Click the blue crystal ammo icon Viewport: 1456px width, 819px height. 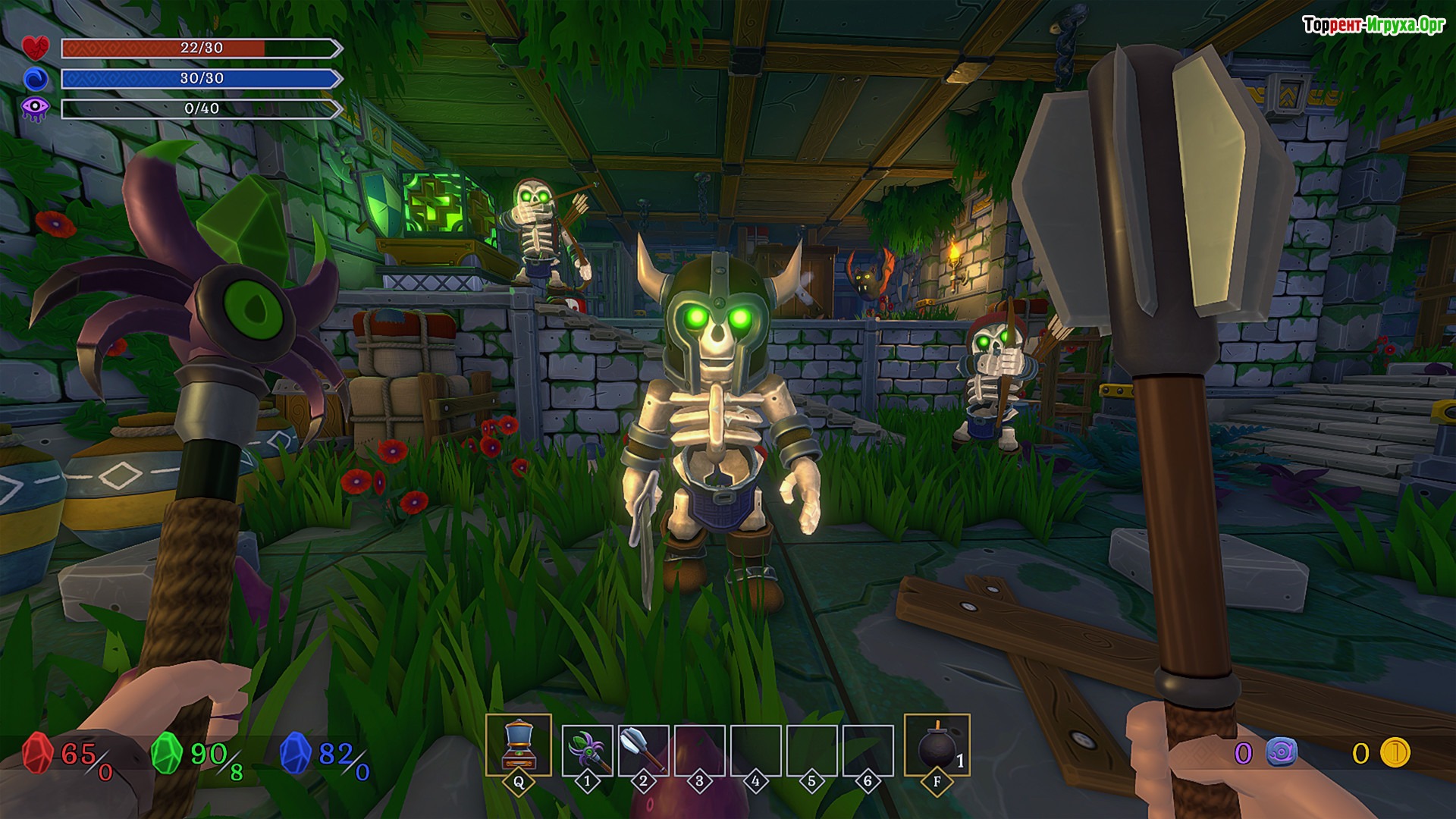point(296,754)
